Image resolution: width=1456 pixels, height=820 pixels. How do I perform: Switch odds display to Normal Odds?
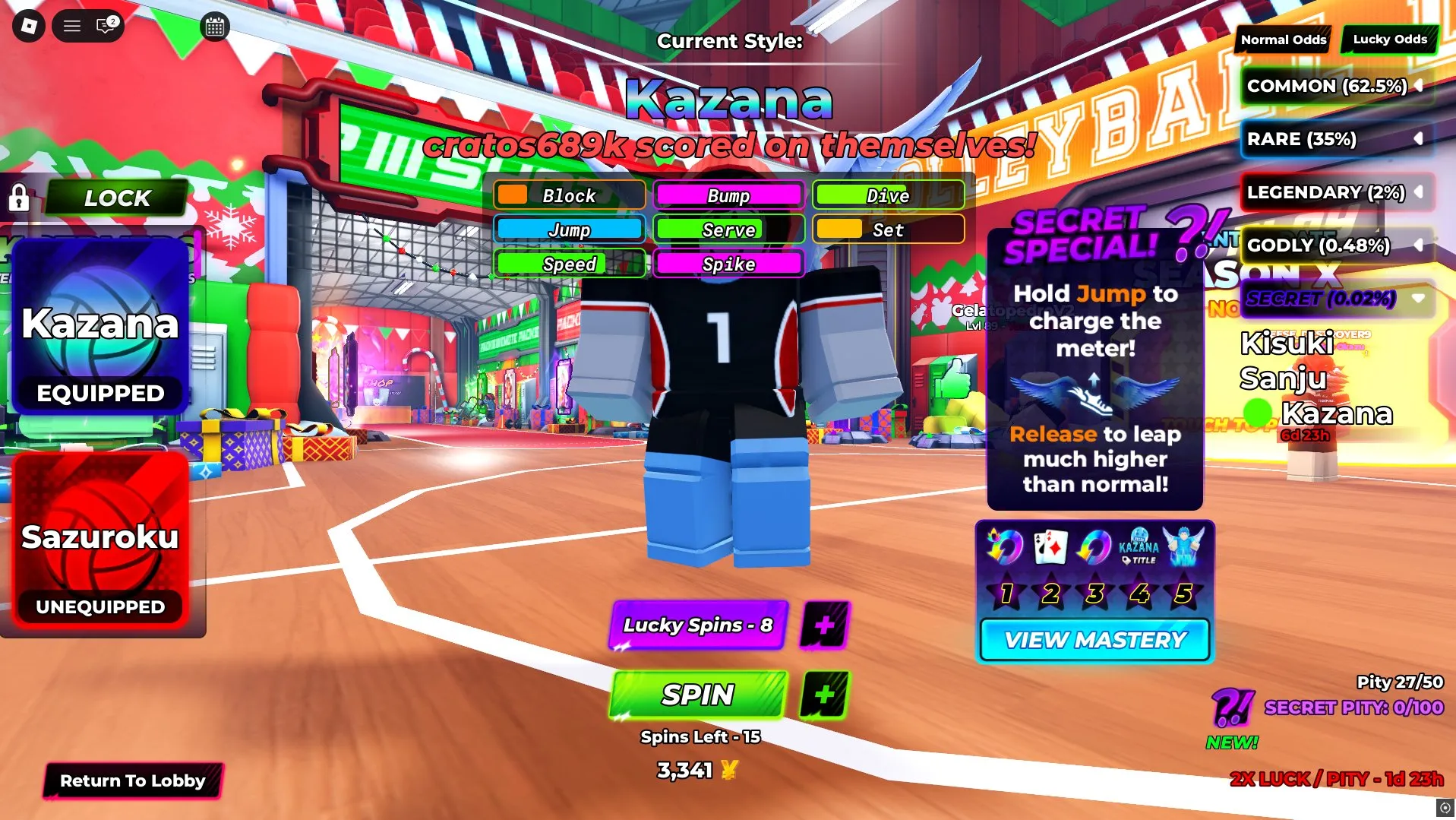point(1282,40)
